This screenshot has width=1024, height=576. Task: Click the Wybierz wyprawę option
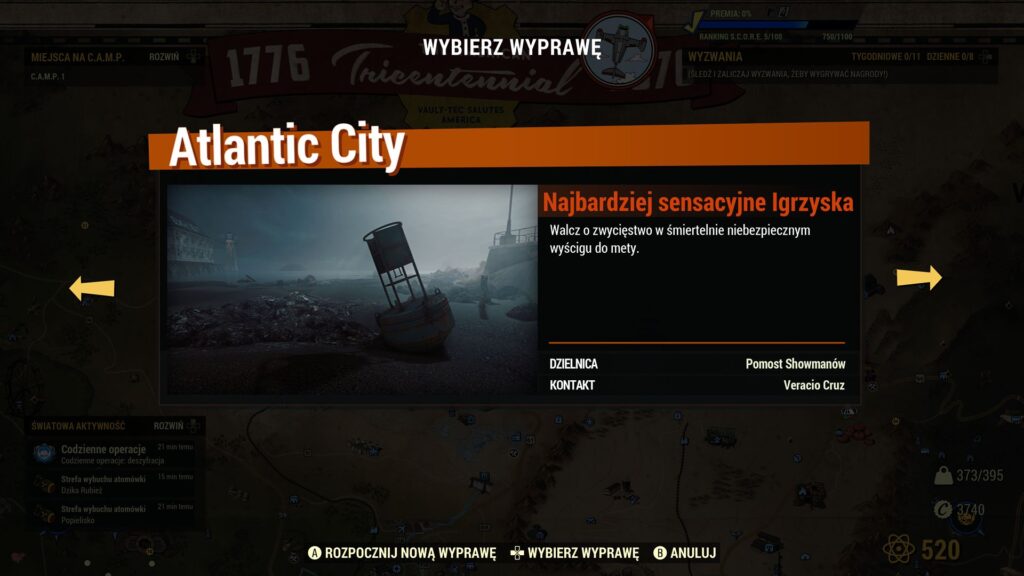573,553
